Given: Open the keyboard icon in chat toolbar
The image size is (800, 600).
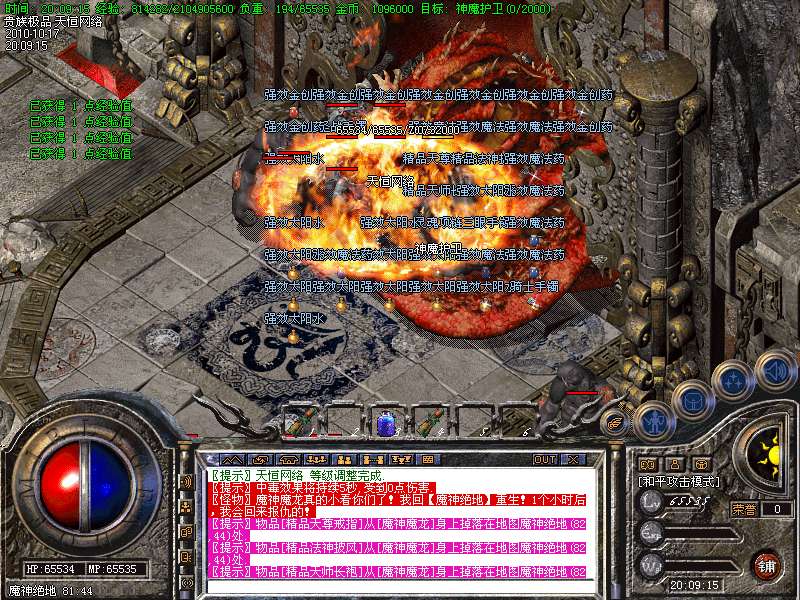Looking at the screenshot, I should point(427,459).
